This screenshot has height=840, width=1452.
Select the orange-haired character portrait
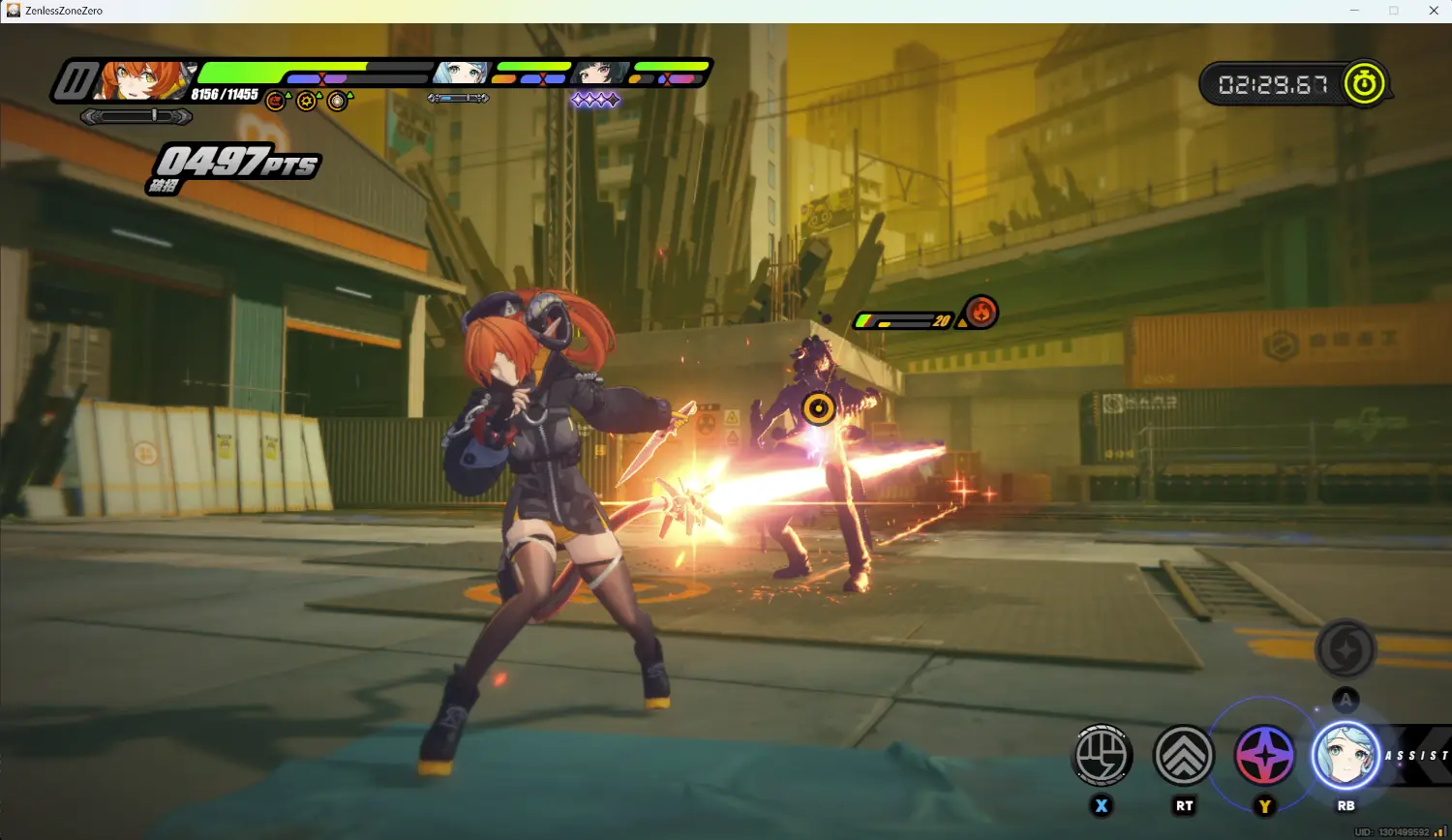tap(145, 80)
